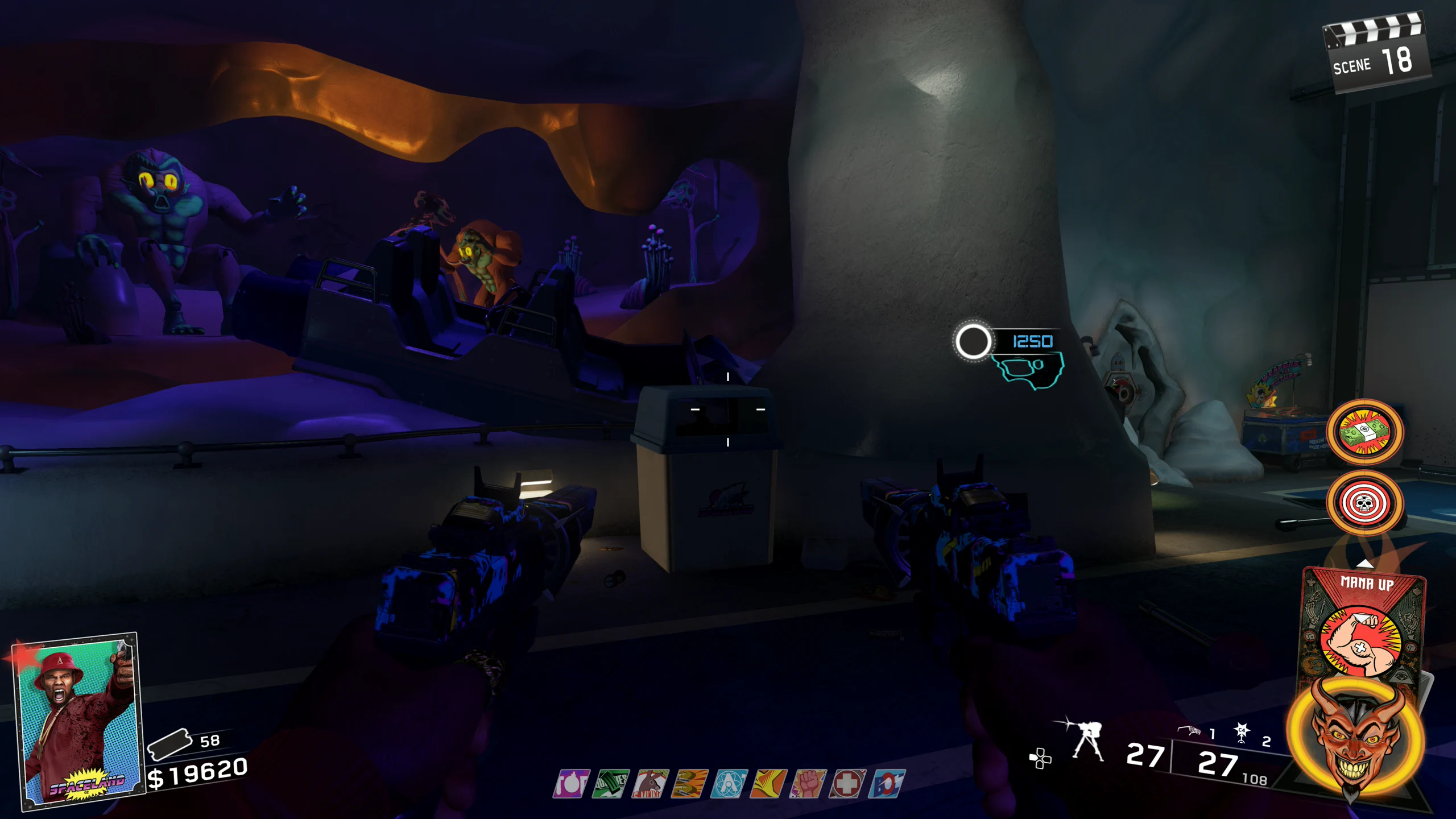The width and height of the screenshot is (1456, 819).
Task: Click the blue Blue Bolts perk icon
Action: pyautogui.click(x=886, y=784)
